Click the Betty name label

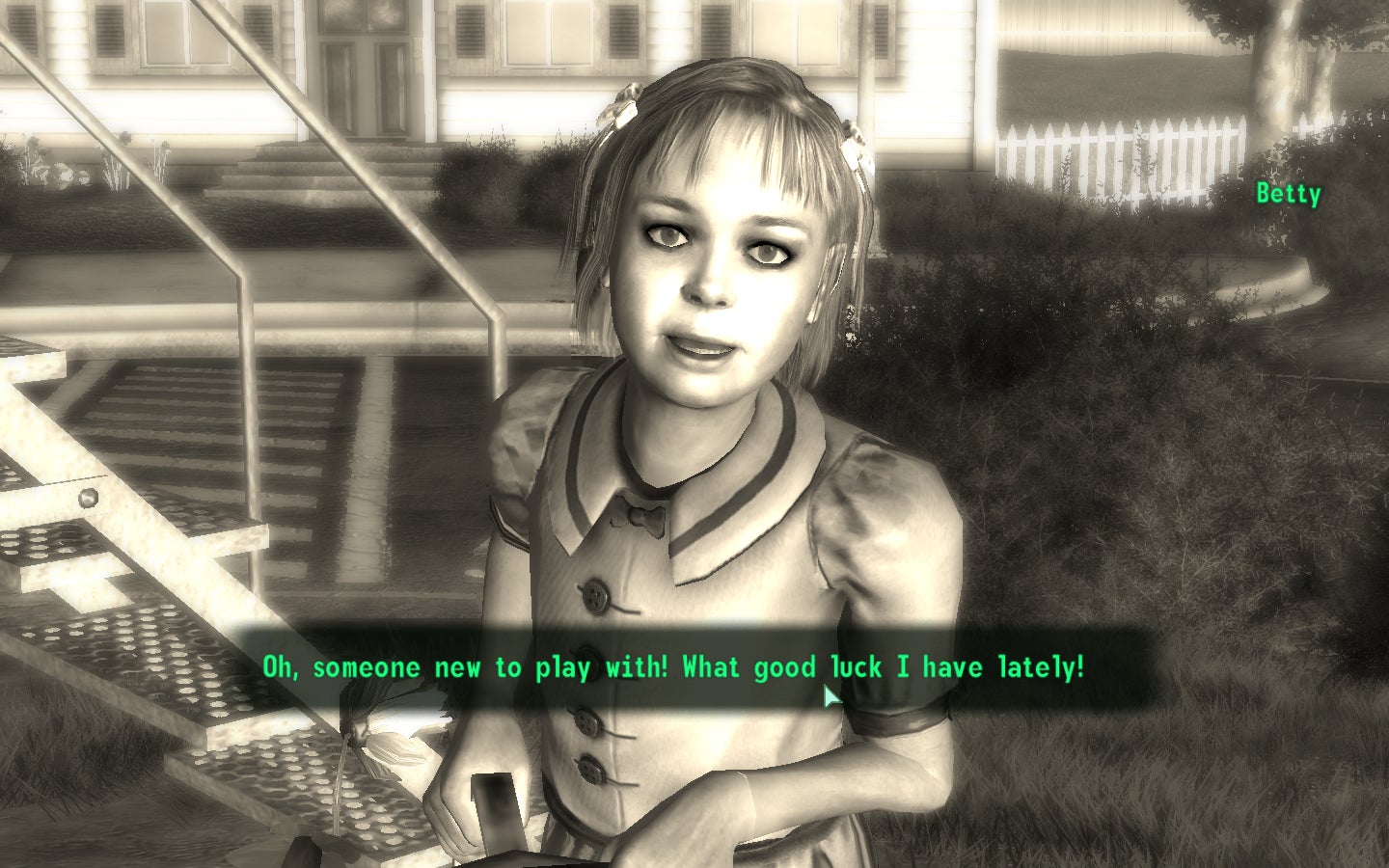point(1289,193)
